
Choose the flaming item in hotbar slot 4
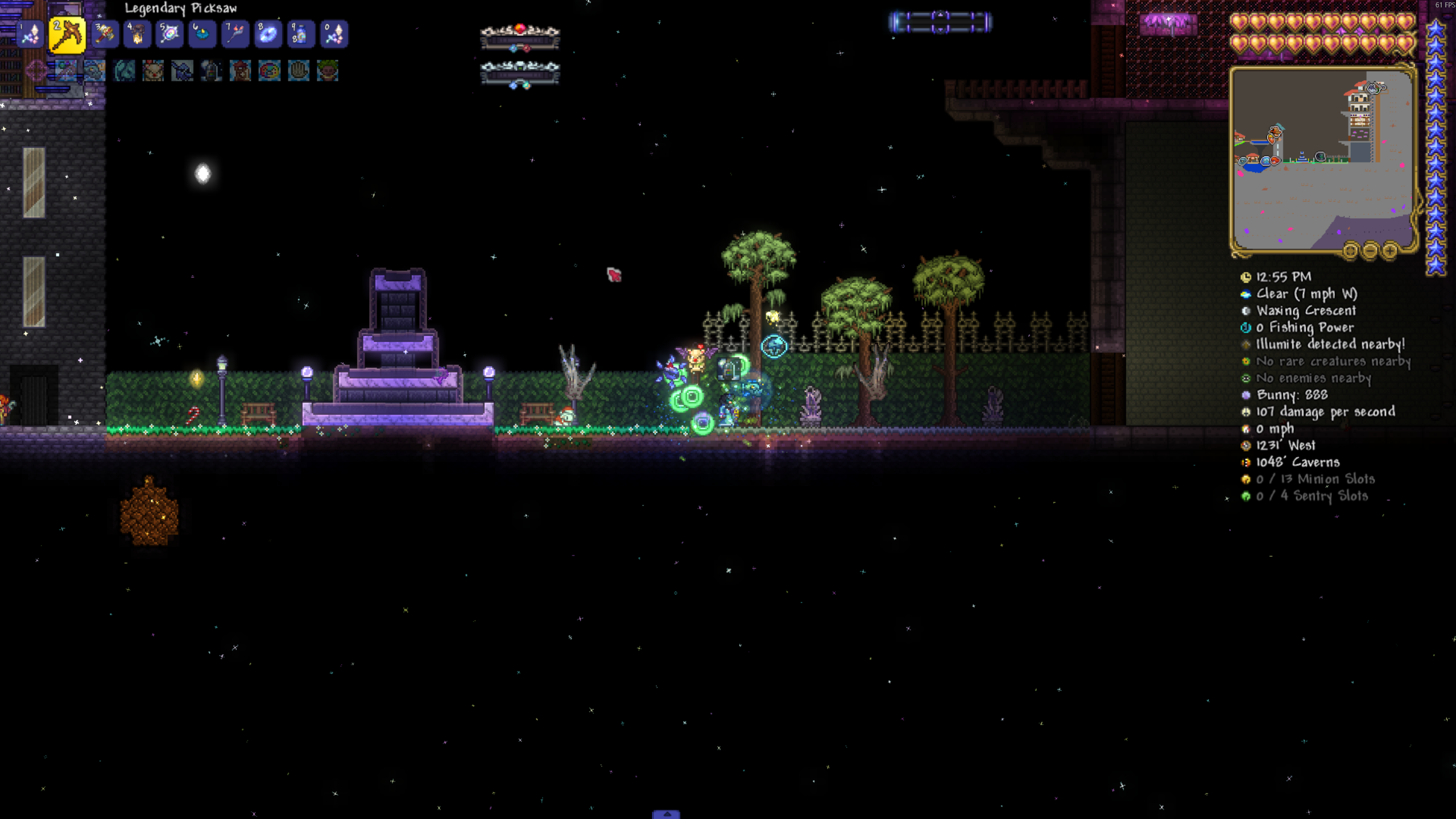pos(137,35)
